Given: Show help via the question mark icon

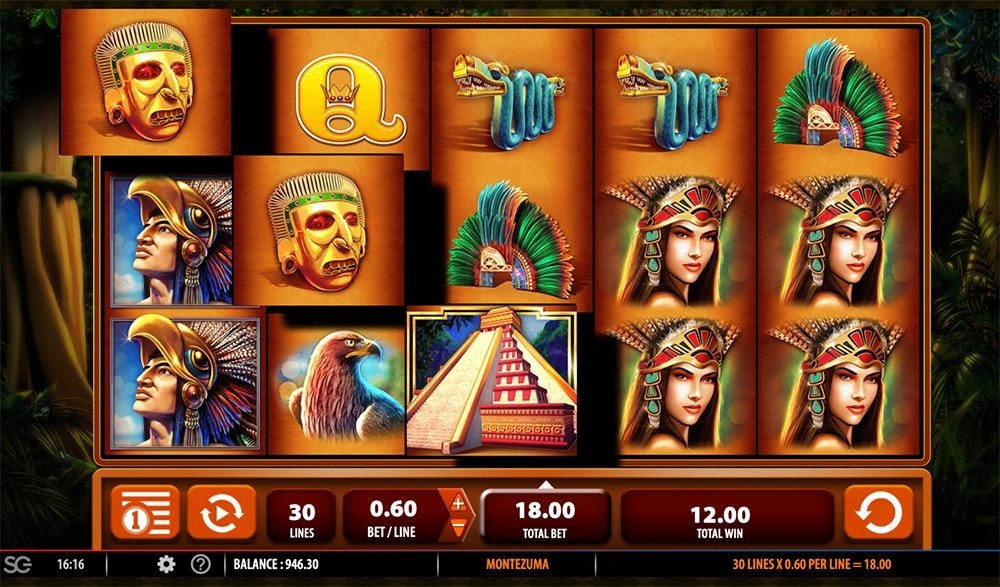Looking at the screenshot, I should (x=200, y=564).
